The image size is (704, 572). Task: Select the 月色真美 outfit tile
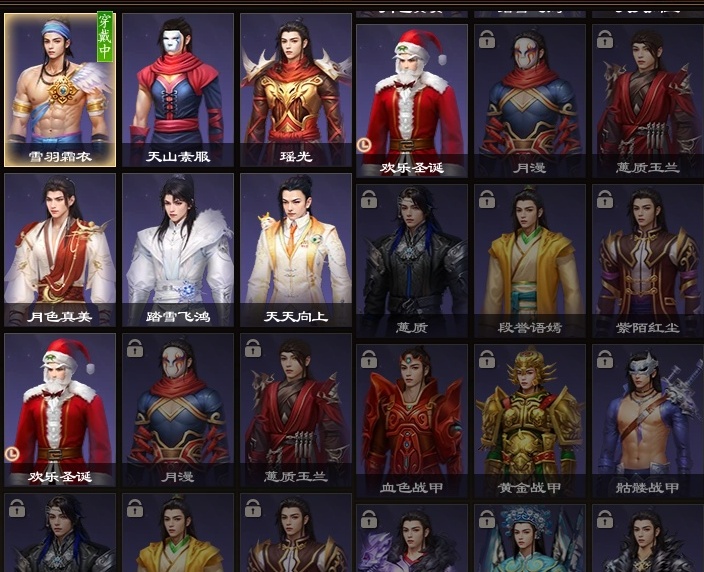60,249
